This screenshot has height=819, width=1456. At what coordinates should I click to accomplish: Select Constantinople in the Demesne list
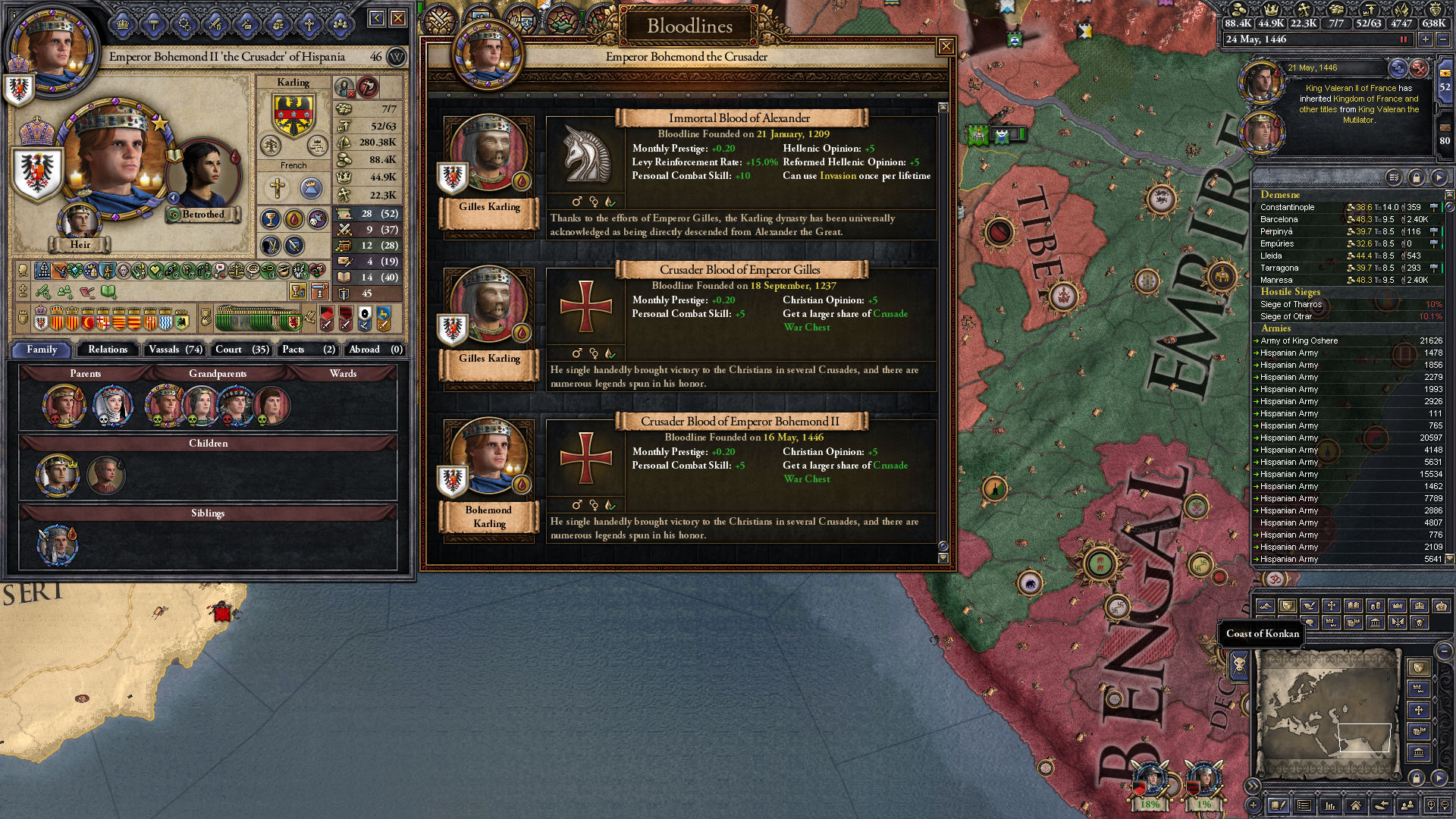click(x=1288, y=207)
